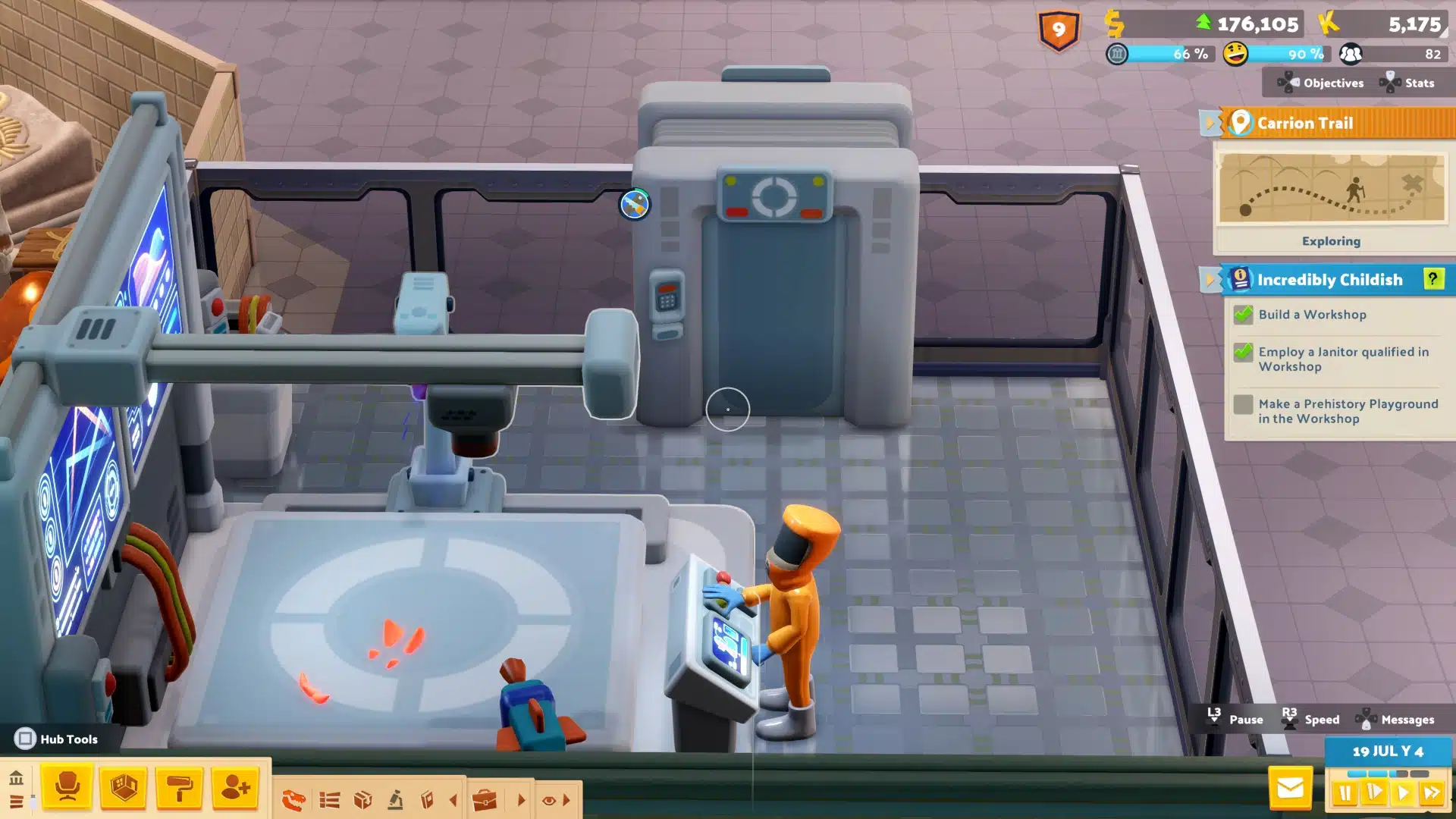Image resolution: width=1456 pixels, height=819 pixels.
Task: Open the dinosaur skull exhibits menu
Action: click(x=293, y=800)
